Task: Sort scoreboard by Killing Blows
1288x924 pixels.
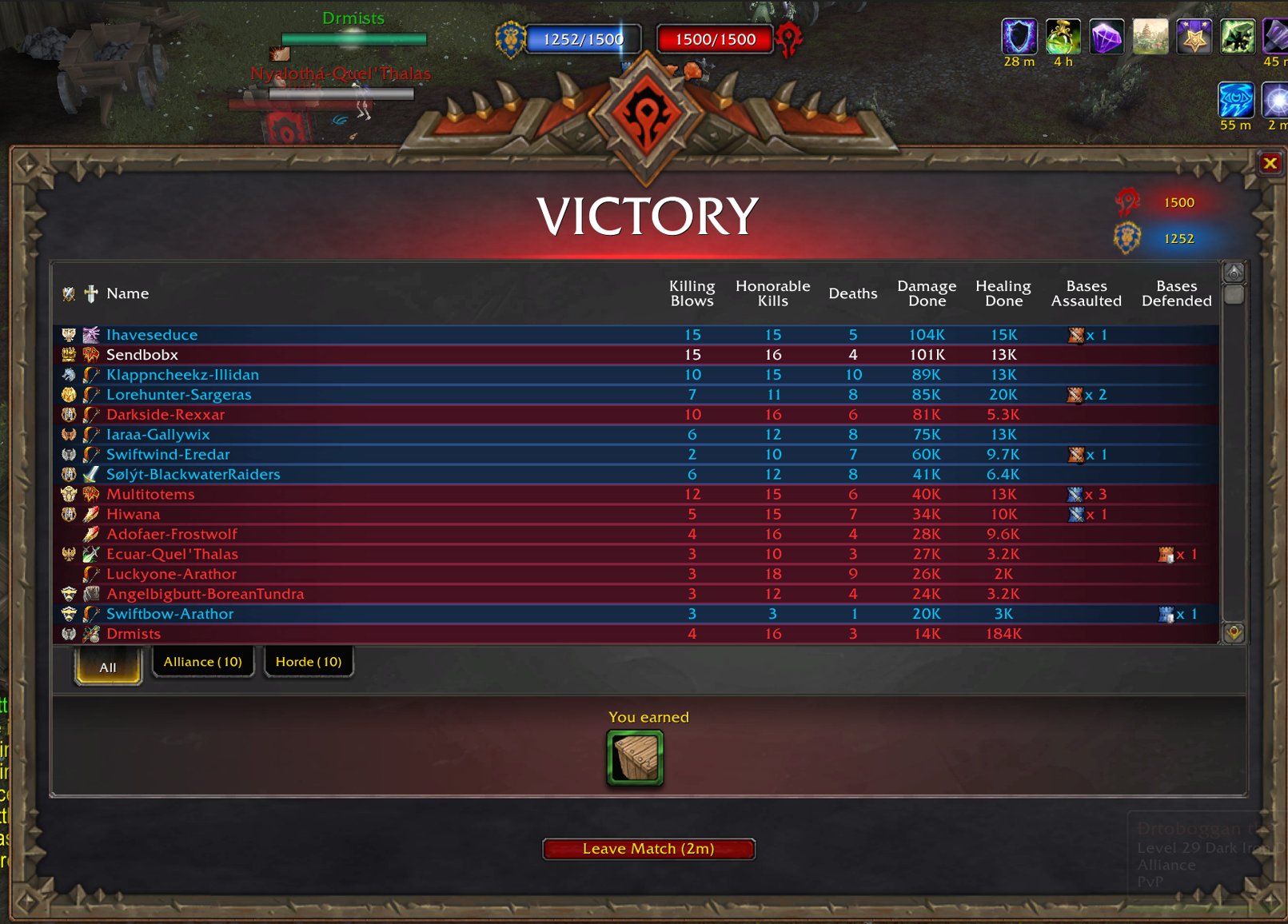Action: 692,293
